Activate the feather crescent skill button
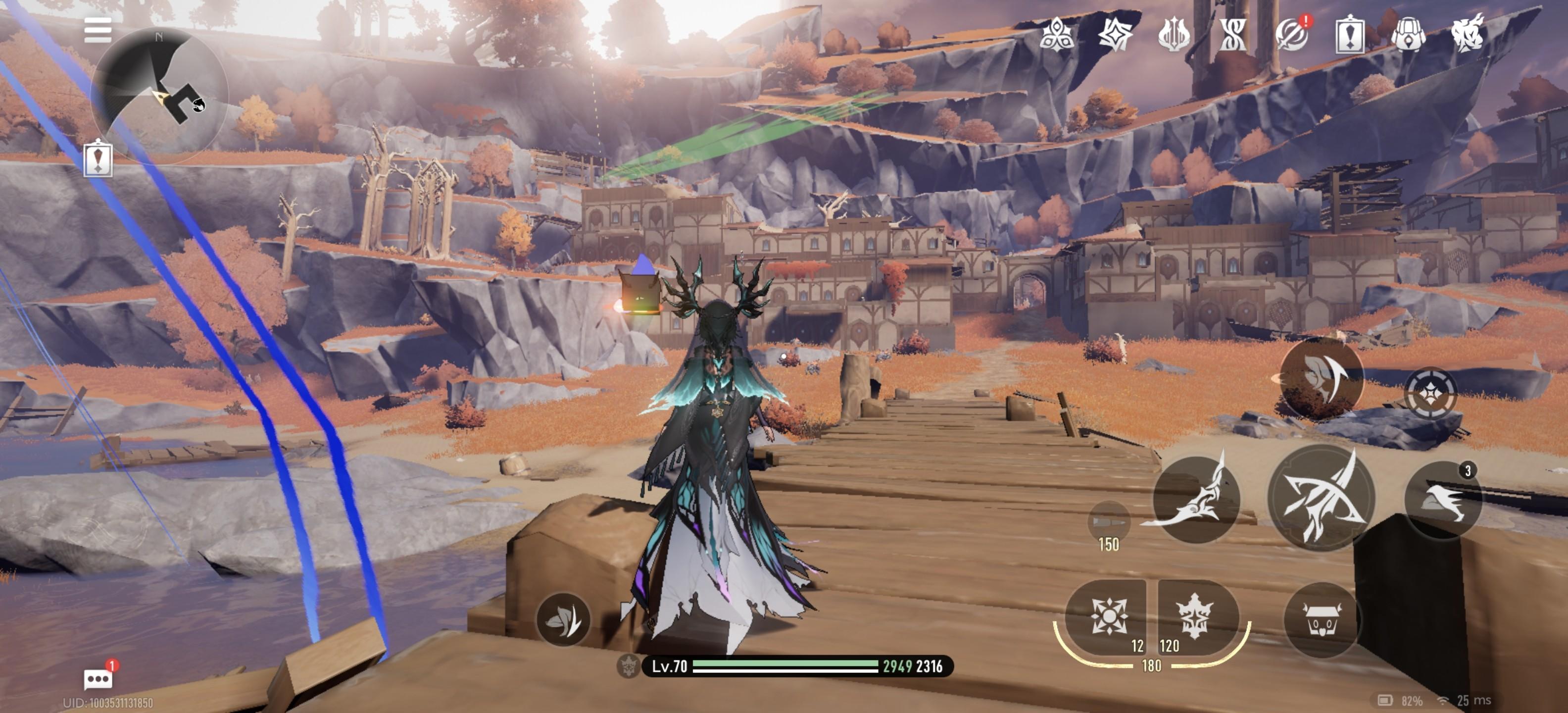The height and width of the screenshot is (713, 1568). pos(1321,377)
